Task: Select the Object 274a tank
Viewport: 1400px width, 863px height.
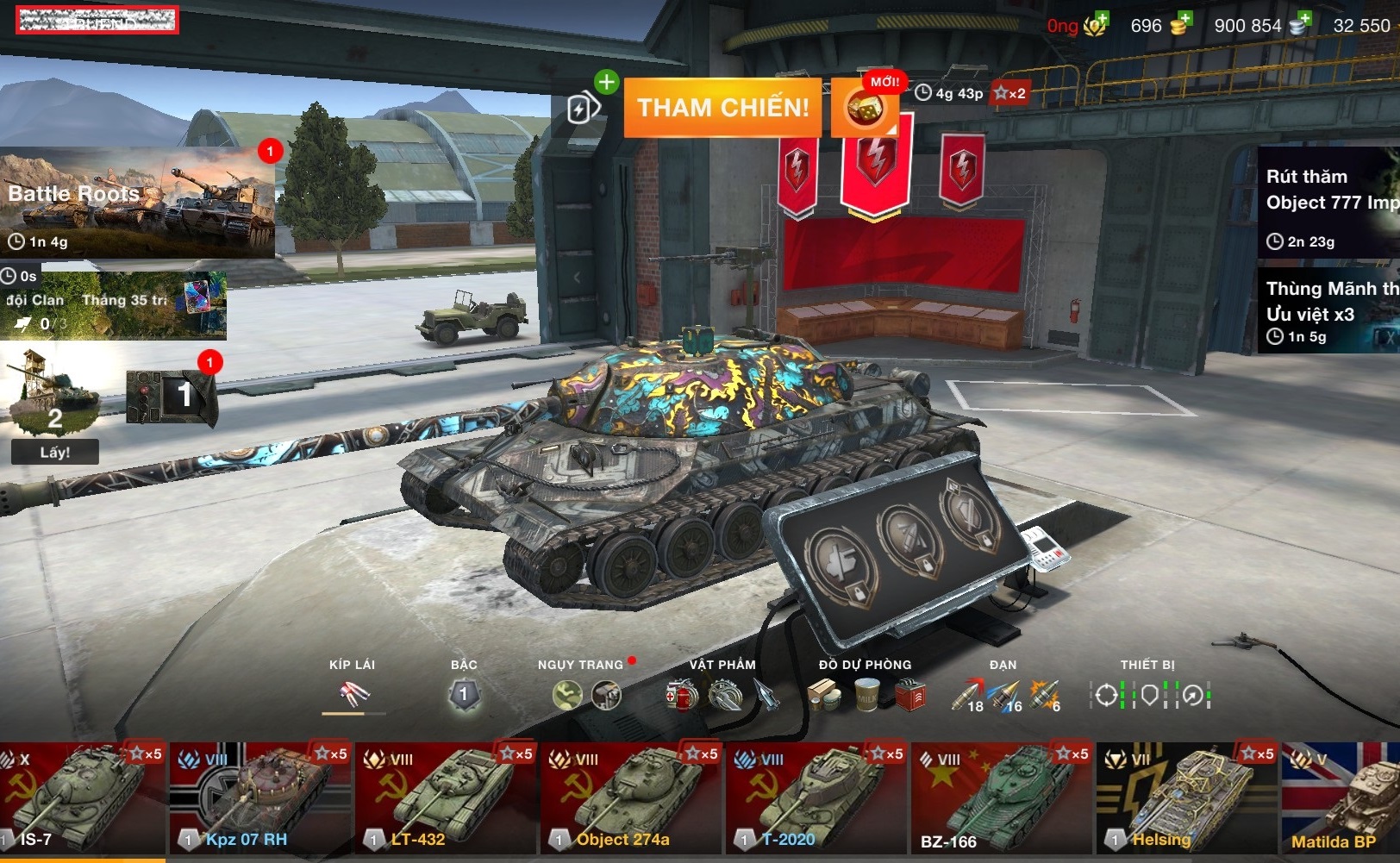Action: pyautogui.click(x=631, y=797)
